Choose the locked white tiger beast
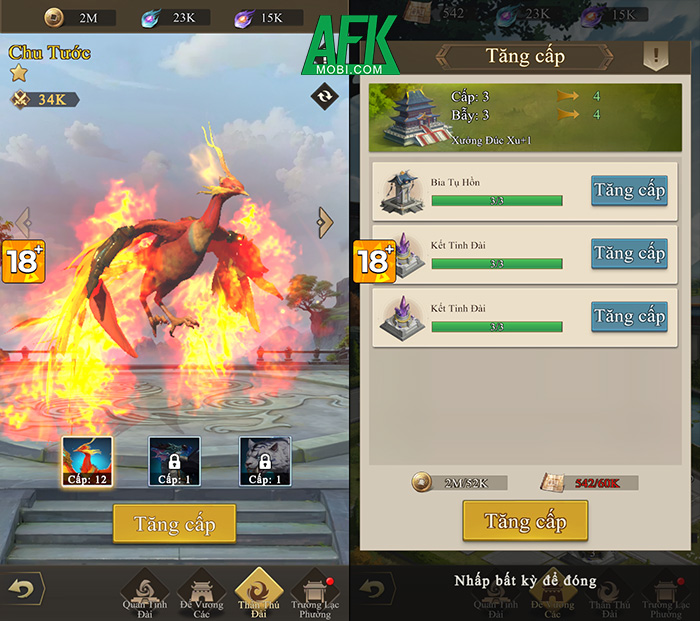The height and width of the screenshot is (621, 700). tap(264, 462)
